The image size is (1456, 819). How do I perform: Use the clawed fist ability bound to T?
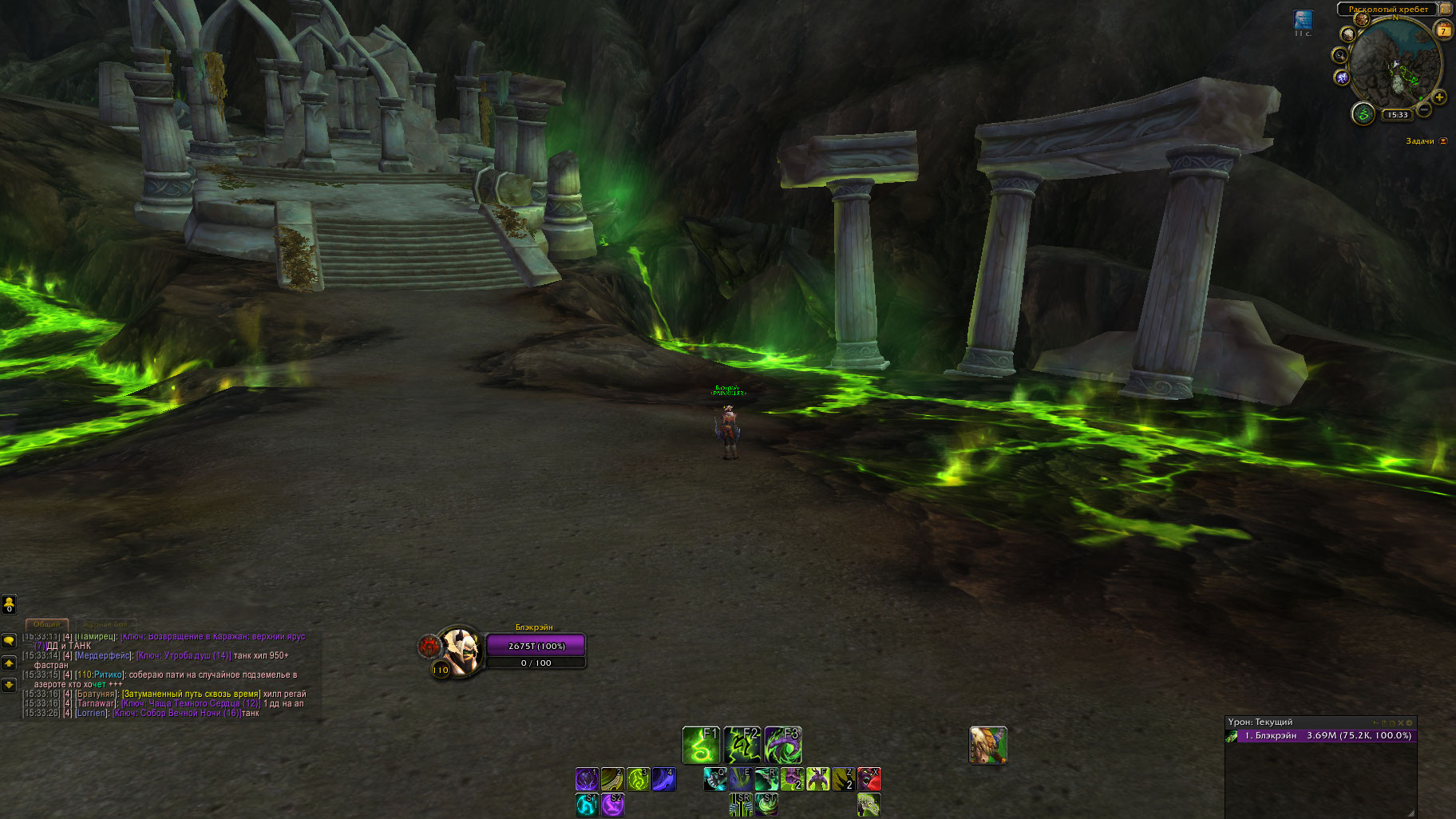coord(792,778)
